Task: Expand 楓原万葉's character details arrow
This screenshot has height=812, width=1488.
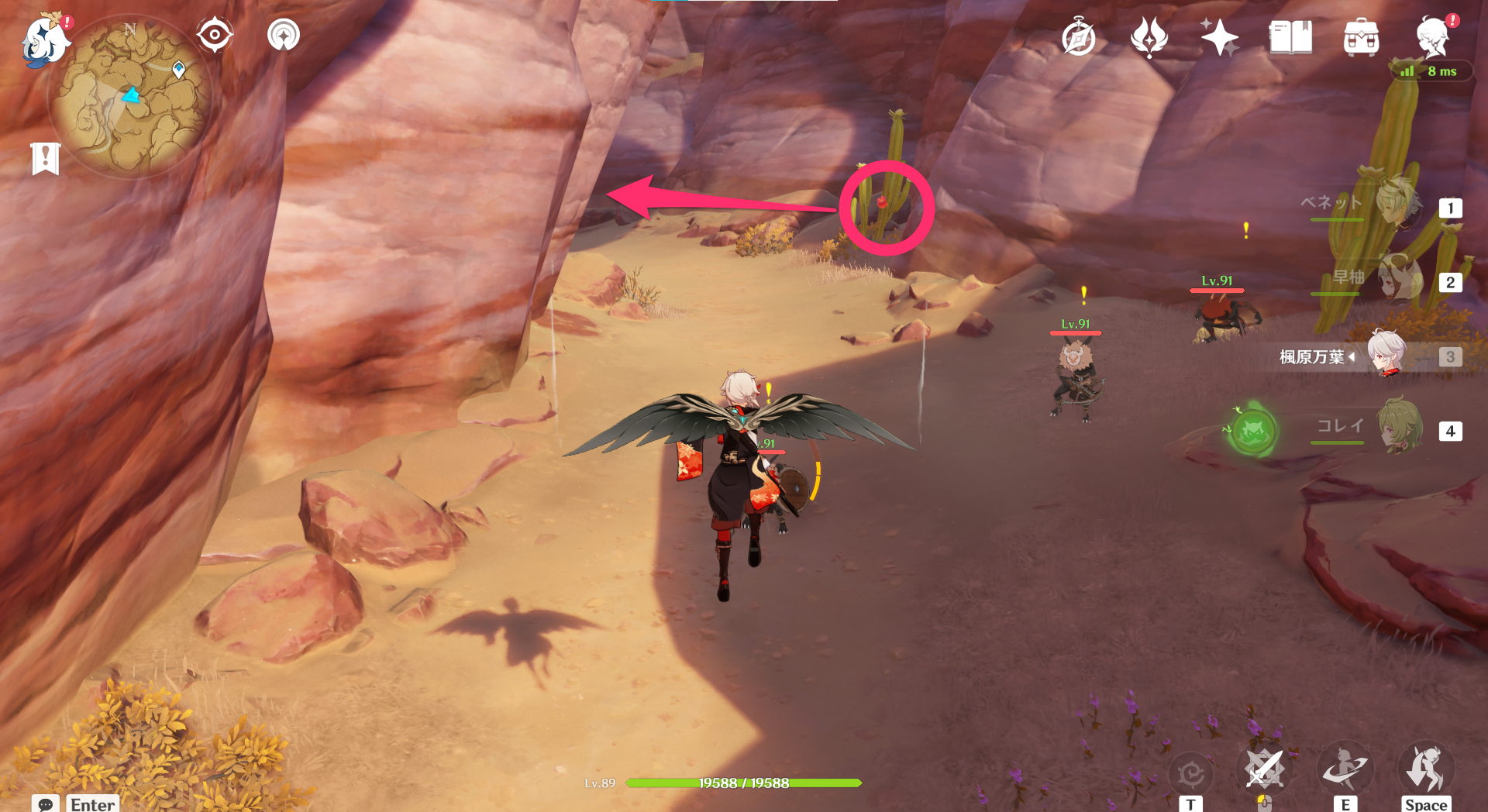Action: (x=1352, y=357)
